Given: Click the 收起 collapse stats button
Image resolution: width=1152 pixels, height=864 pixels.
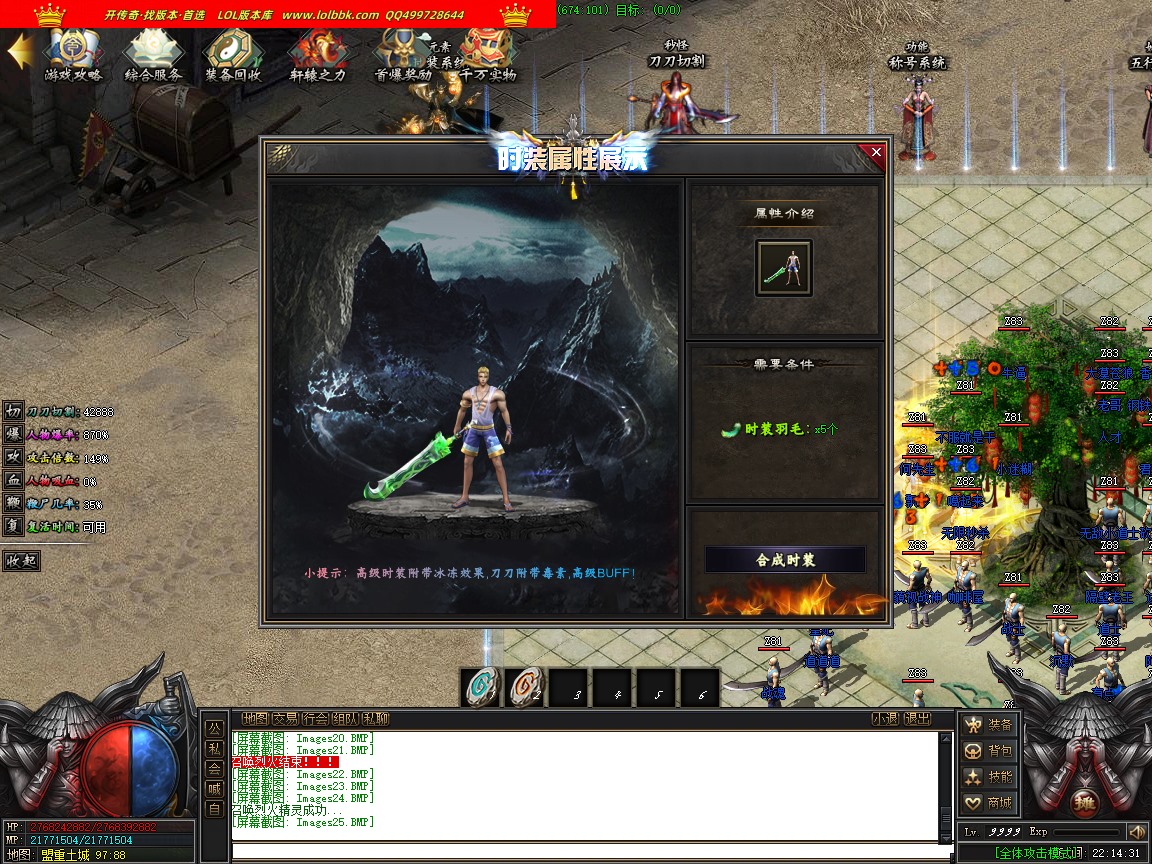Looking at the screenshot, I should 21,560.
